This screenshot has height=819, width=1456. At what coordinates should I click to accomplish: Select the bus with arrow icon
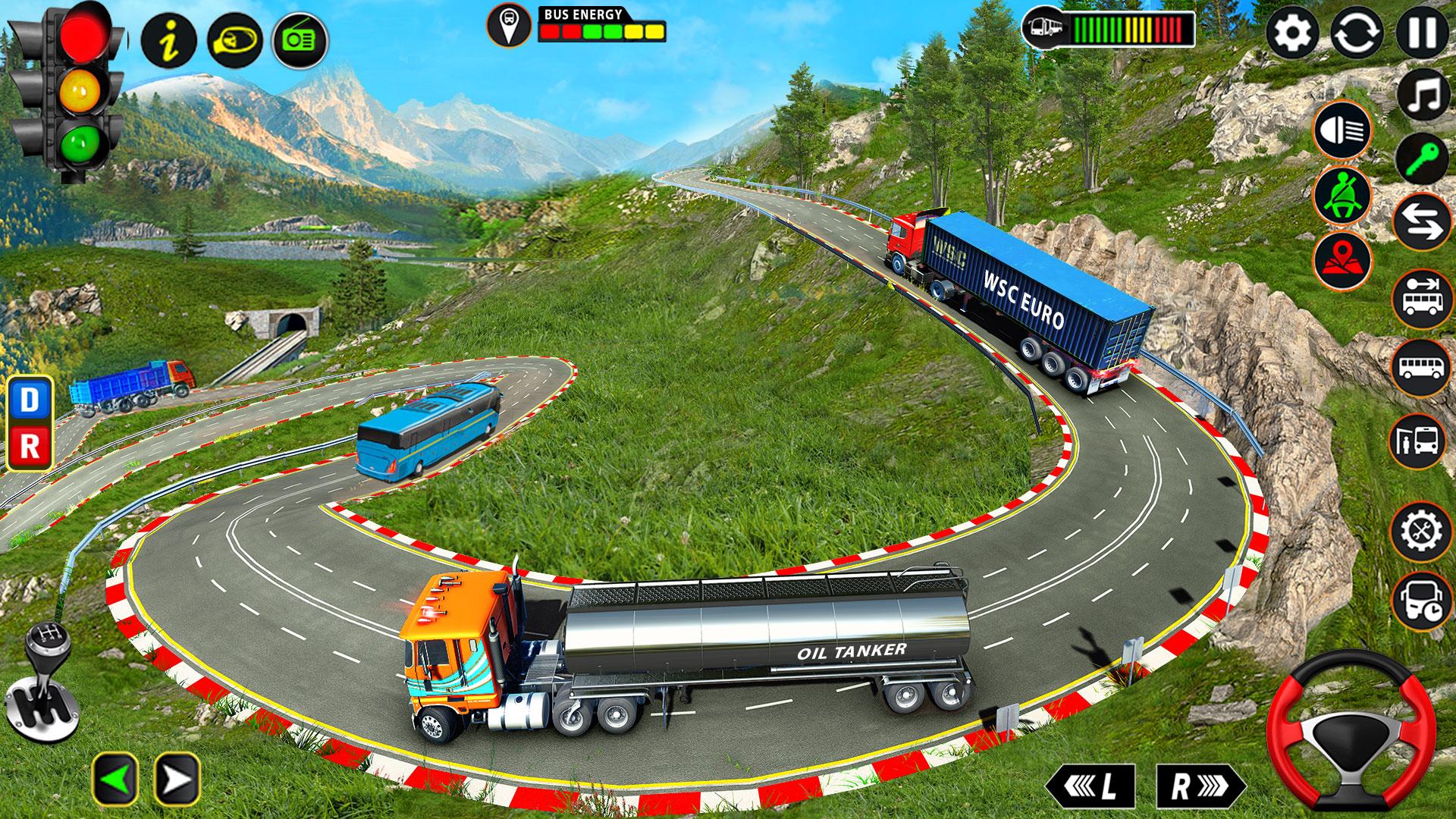pyautogui.click(x=1423, y=297)
